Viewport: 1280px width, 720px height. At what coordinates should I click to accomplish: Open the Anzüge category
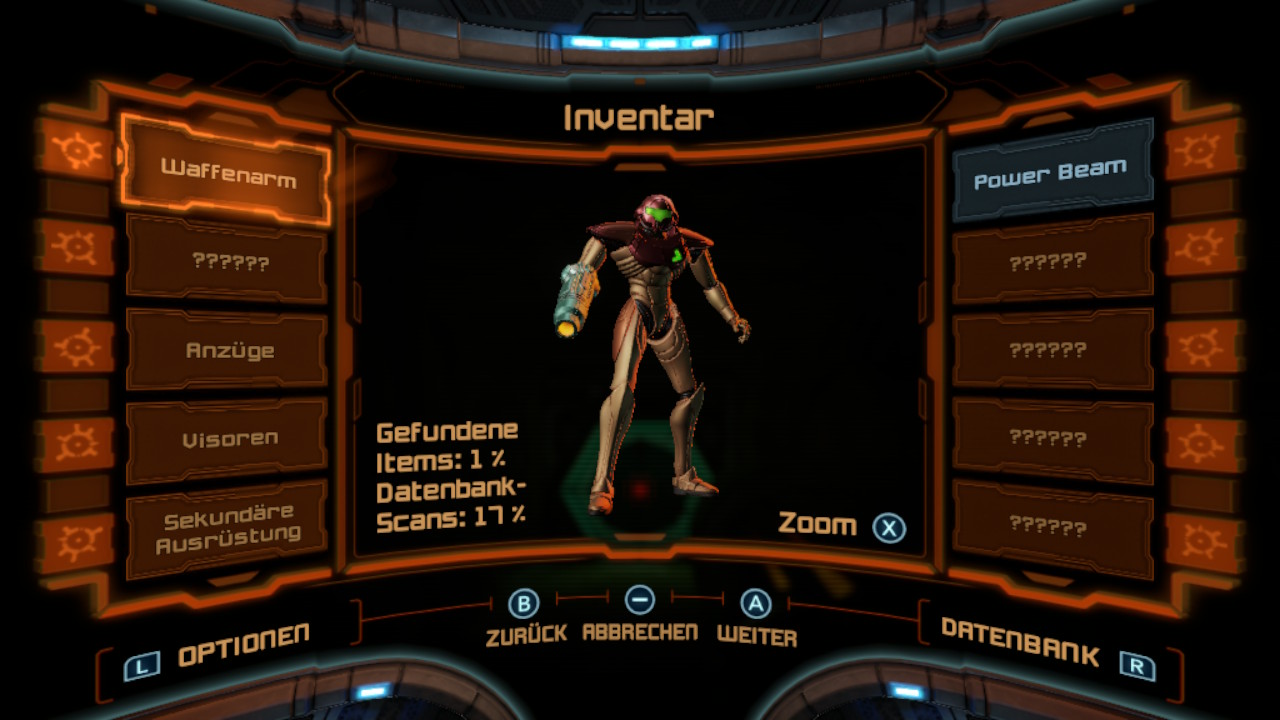[x=229, y=351]
